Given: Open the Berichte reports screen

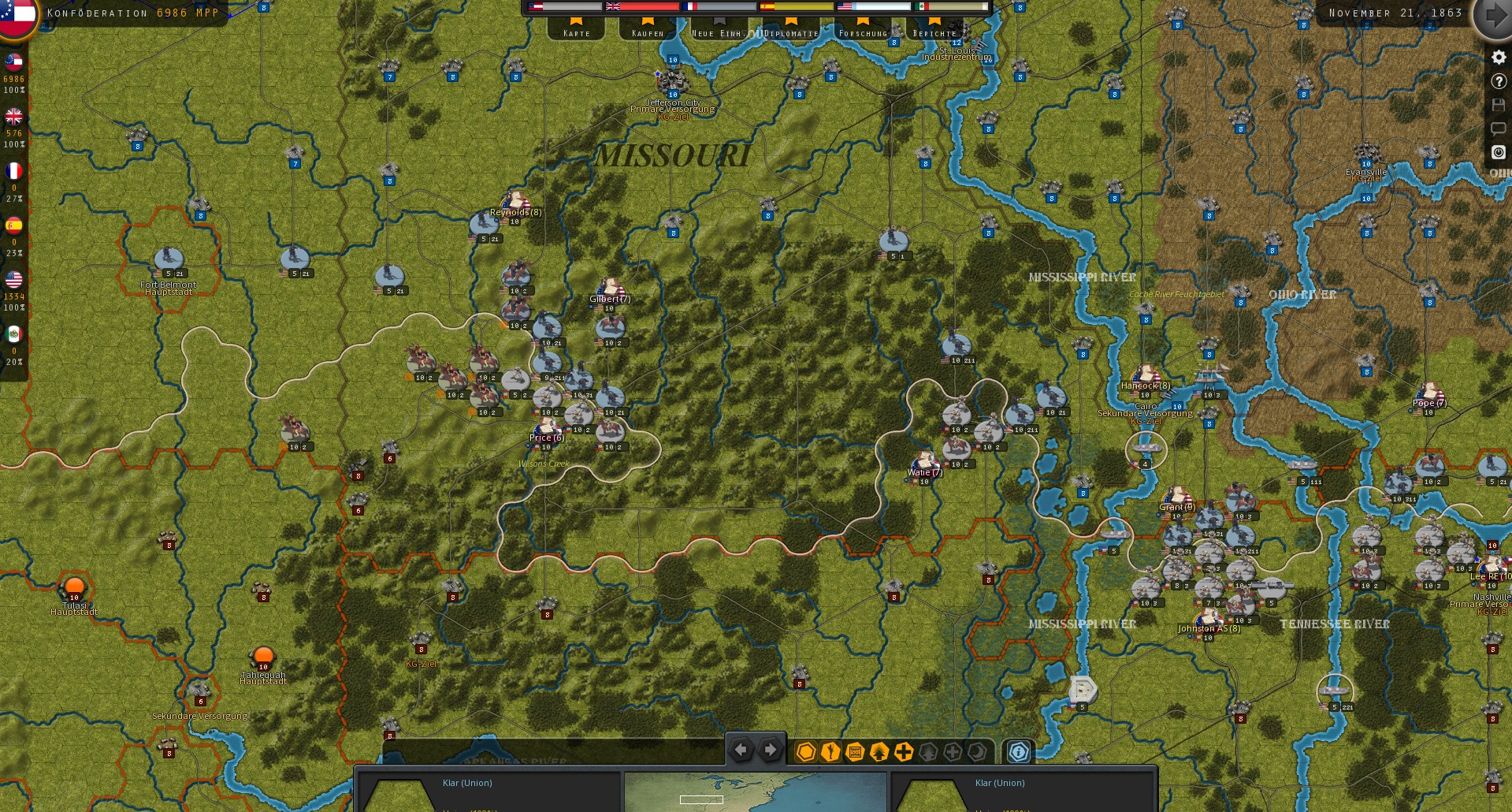Looking at the screenshot, I should [935, 34].
